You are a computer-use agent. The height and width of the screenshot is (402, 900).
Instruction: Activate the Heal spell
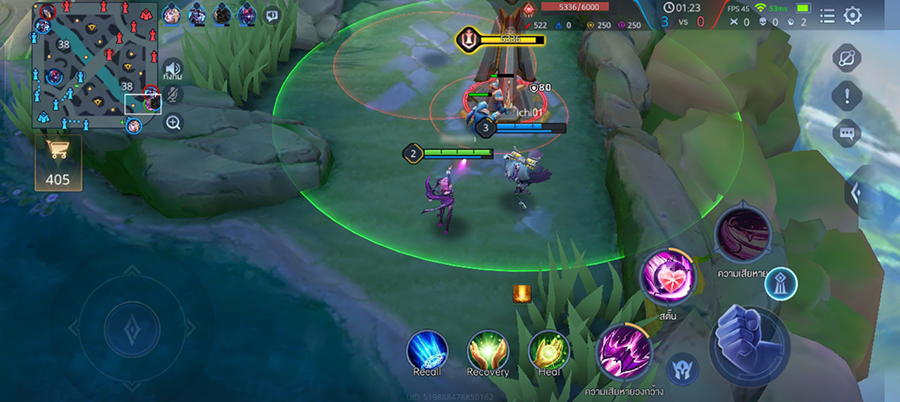click(548, 349)
